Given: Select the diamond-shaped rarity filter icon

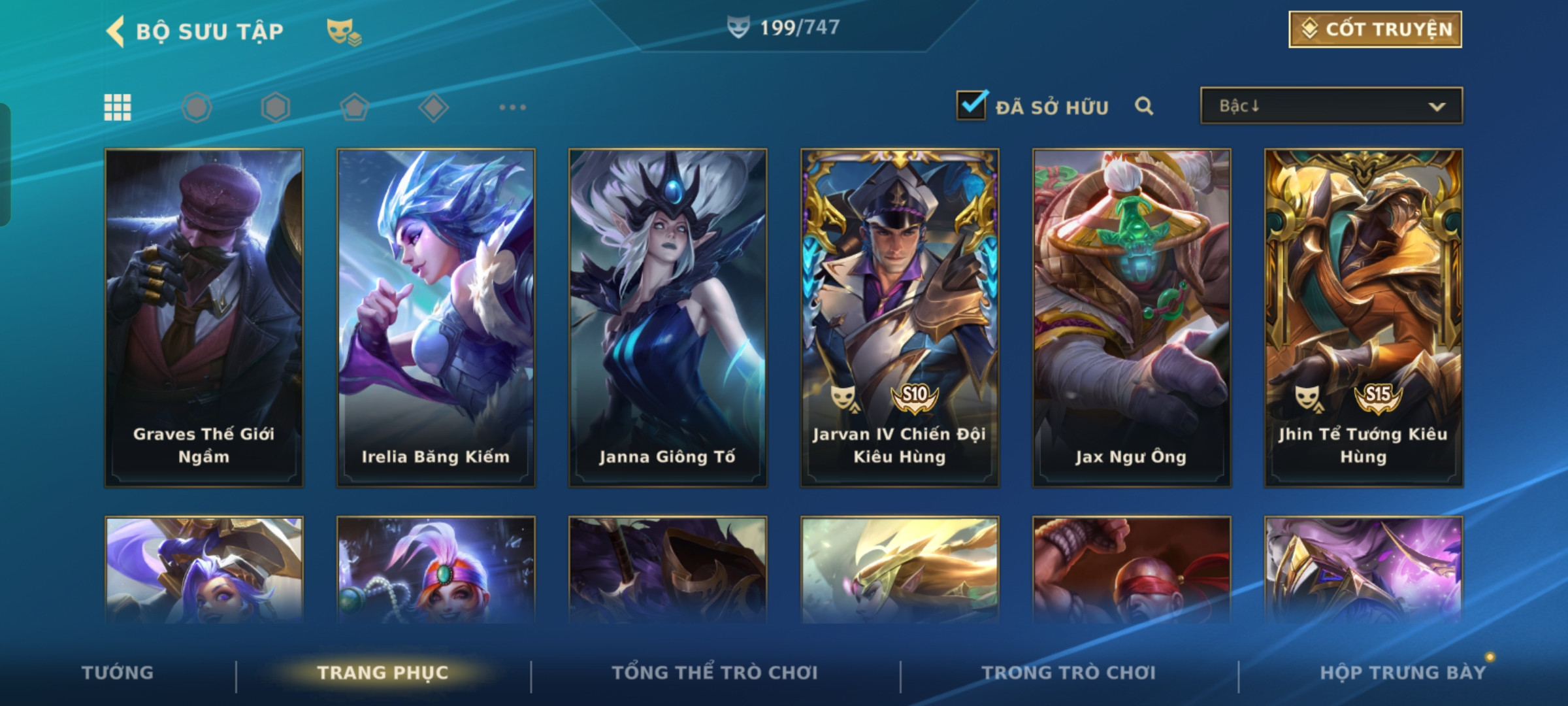Looking at the screenshot, I should click(433, 107).
